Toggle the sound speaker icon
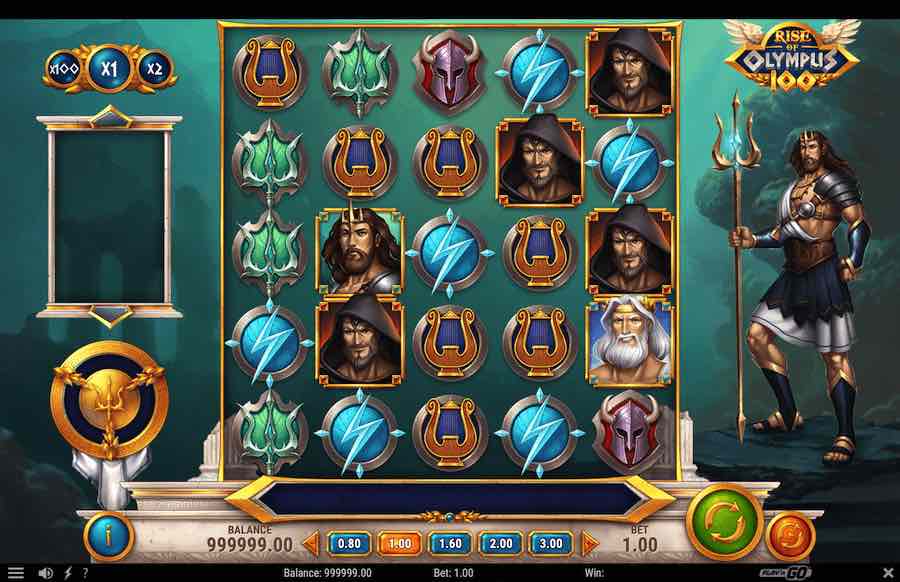900x582 pixels. (45, 573)
